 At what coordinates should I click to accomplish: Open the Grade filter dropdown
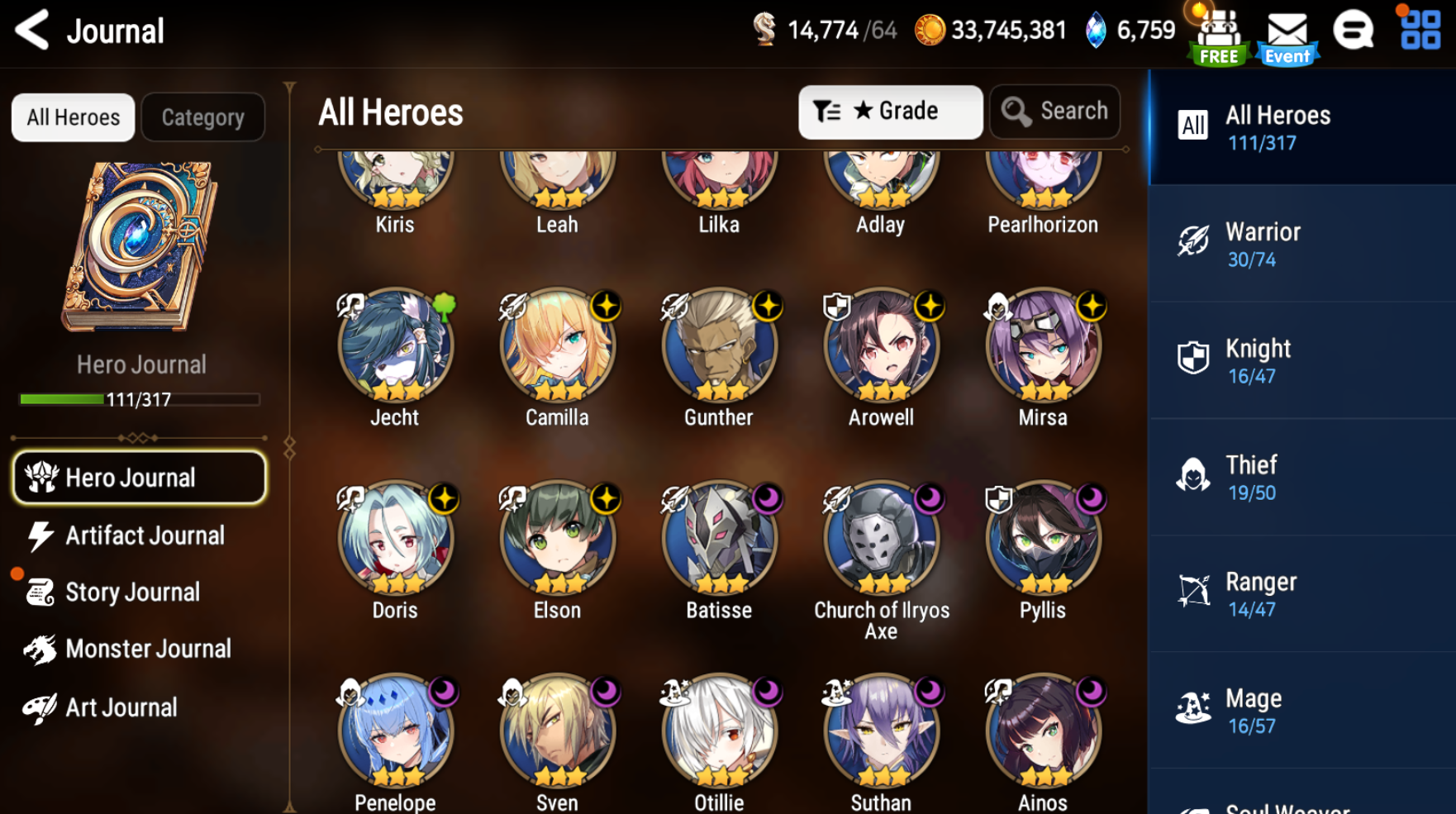click(890, 112)
